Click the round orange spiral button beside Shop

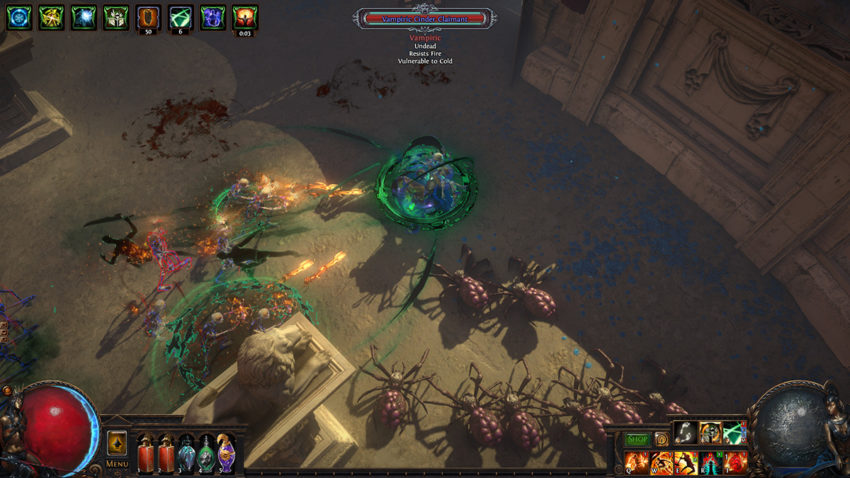click(x=661, y=438)
